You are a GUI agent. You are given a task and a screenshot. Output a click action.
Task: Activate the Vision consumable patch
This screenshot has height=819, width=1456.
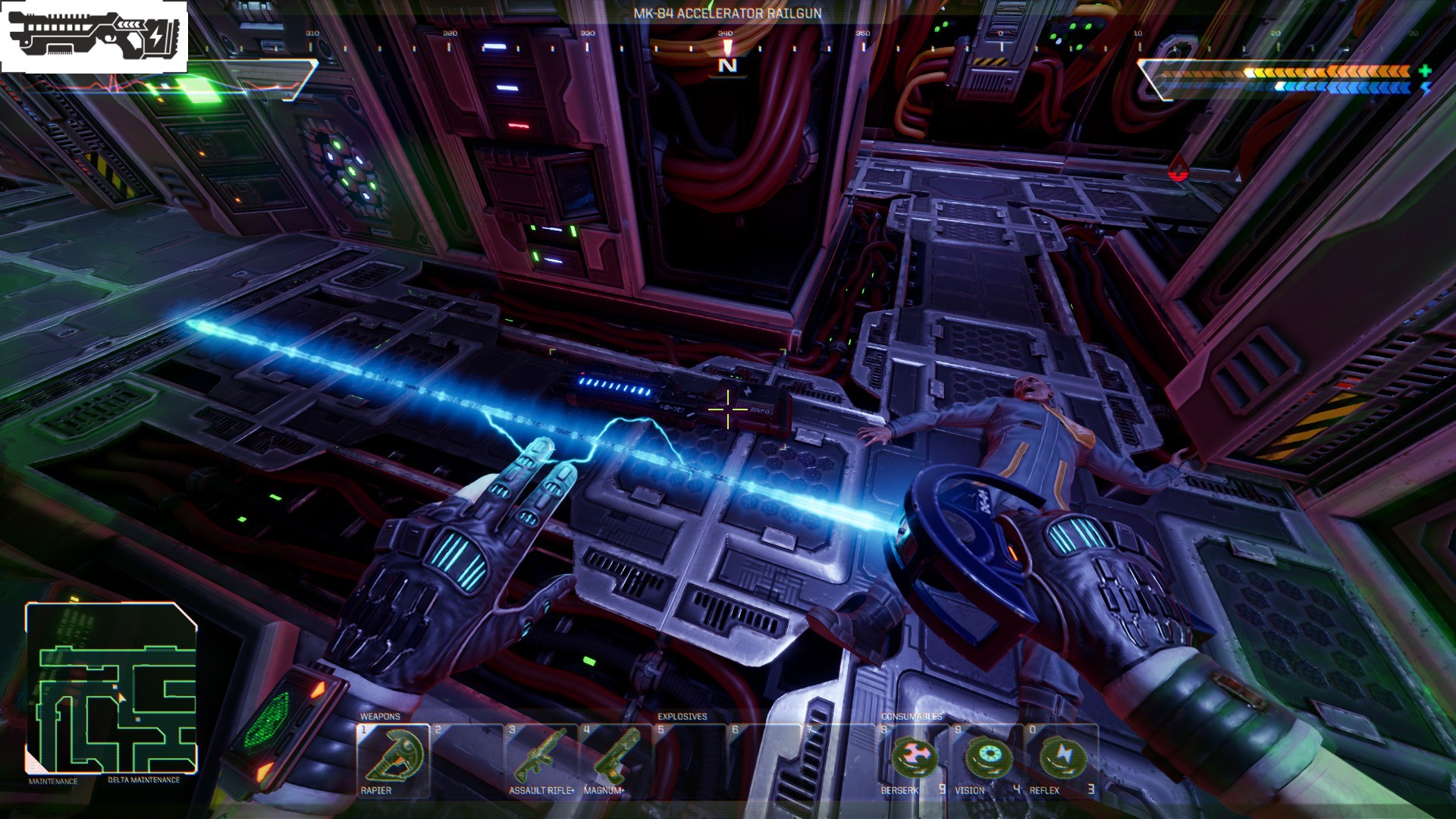pos(987,758)
